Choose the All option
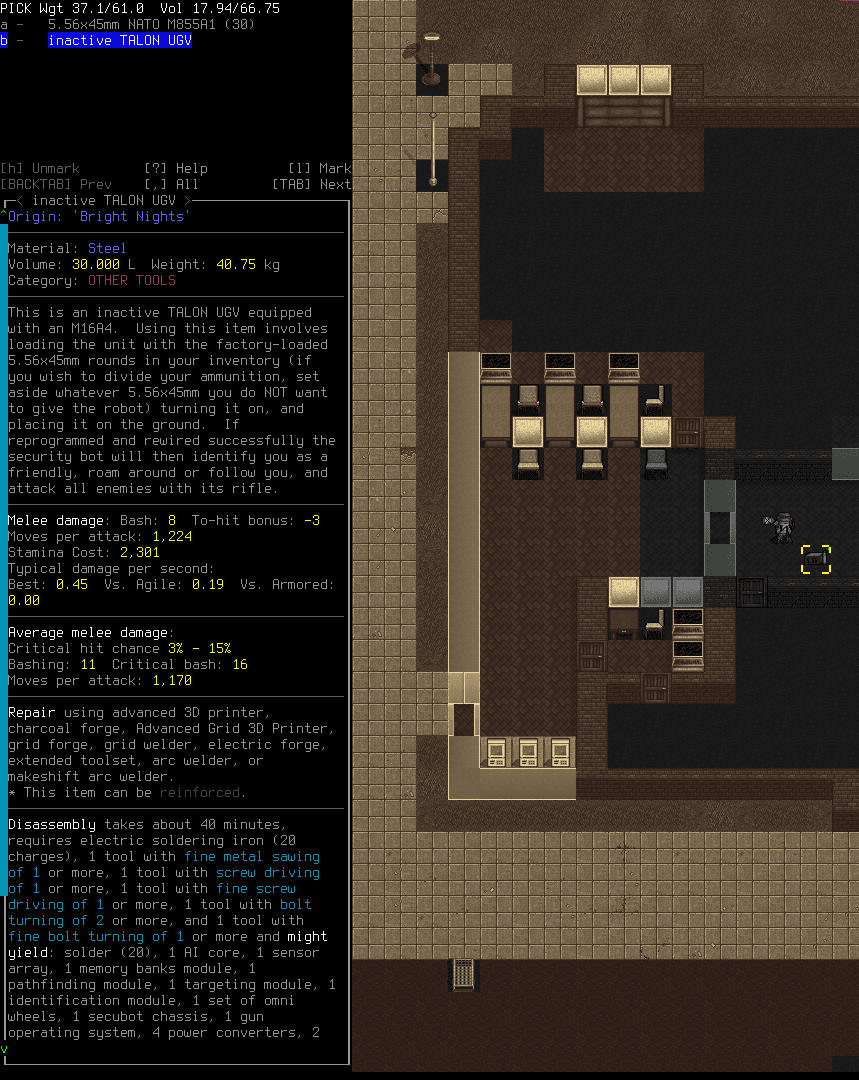This screenshot has height=1080, width=859. coord(172,184)
